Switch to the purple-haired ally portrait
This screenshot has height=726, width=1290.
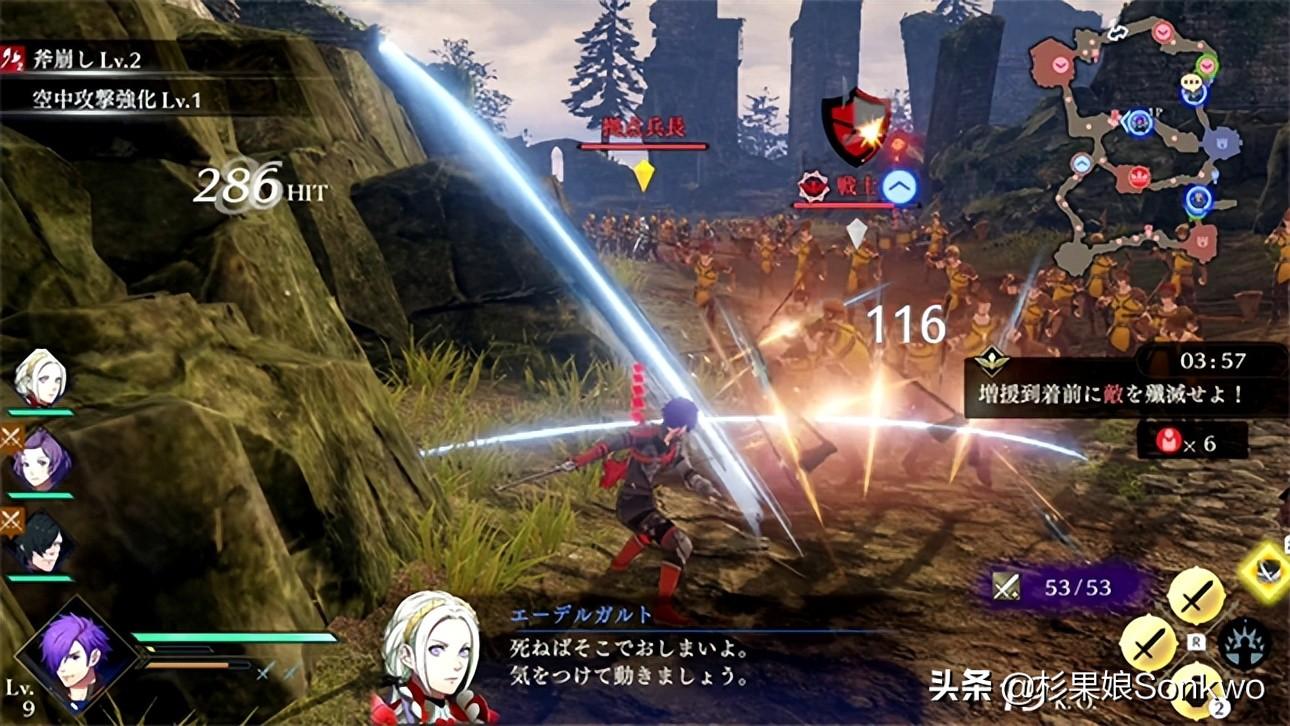tap(42, 460)
